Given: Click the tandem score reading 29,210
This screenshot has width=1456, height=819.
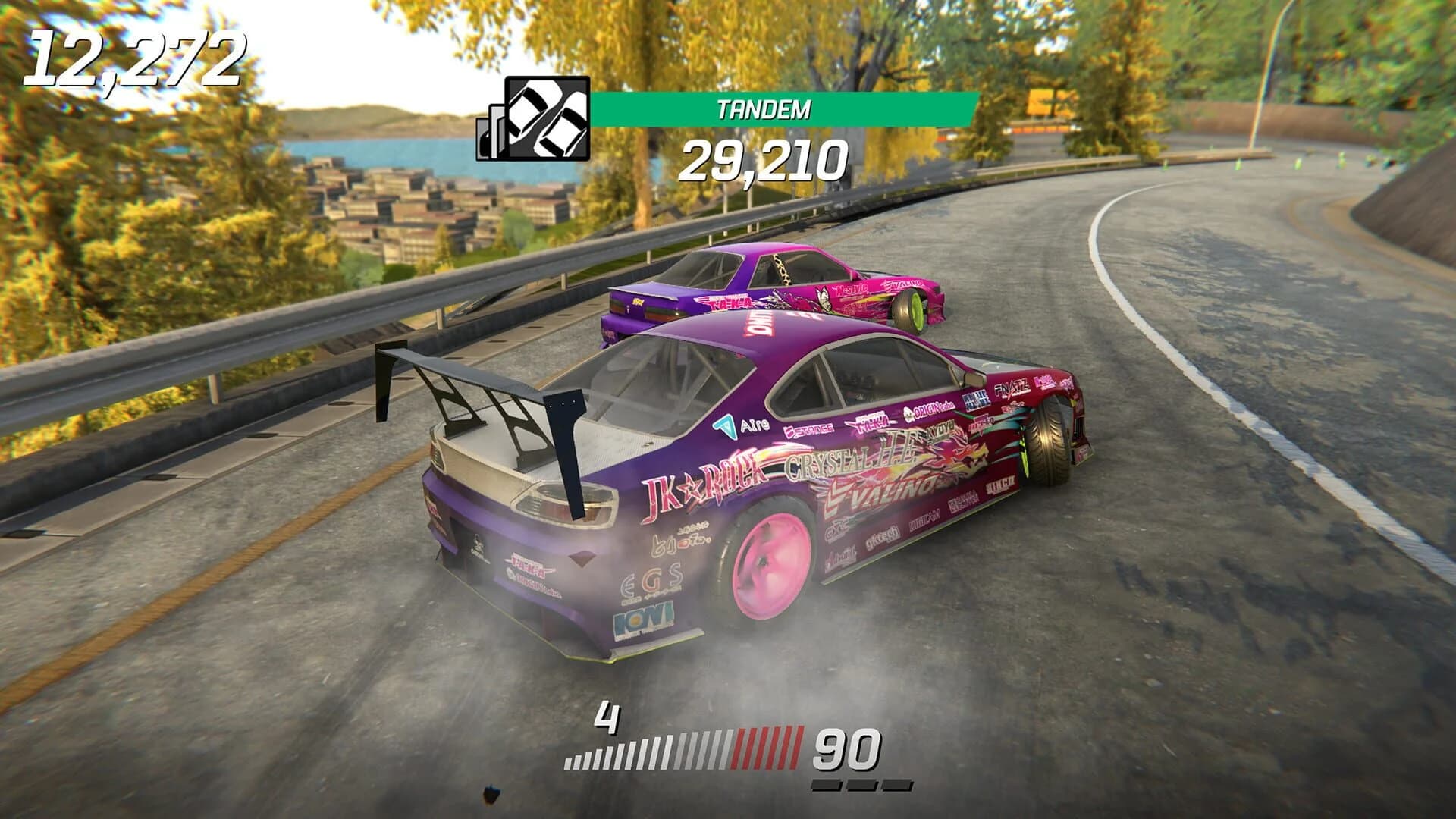Looking at the screenshot, I should [x=766, y=163].
